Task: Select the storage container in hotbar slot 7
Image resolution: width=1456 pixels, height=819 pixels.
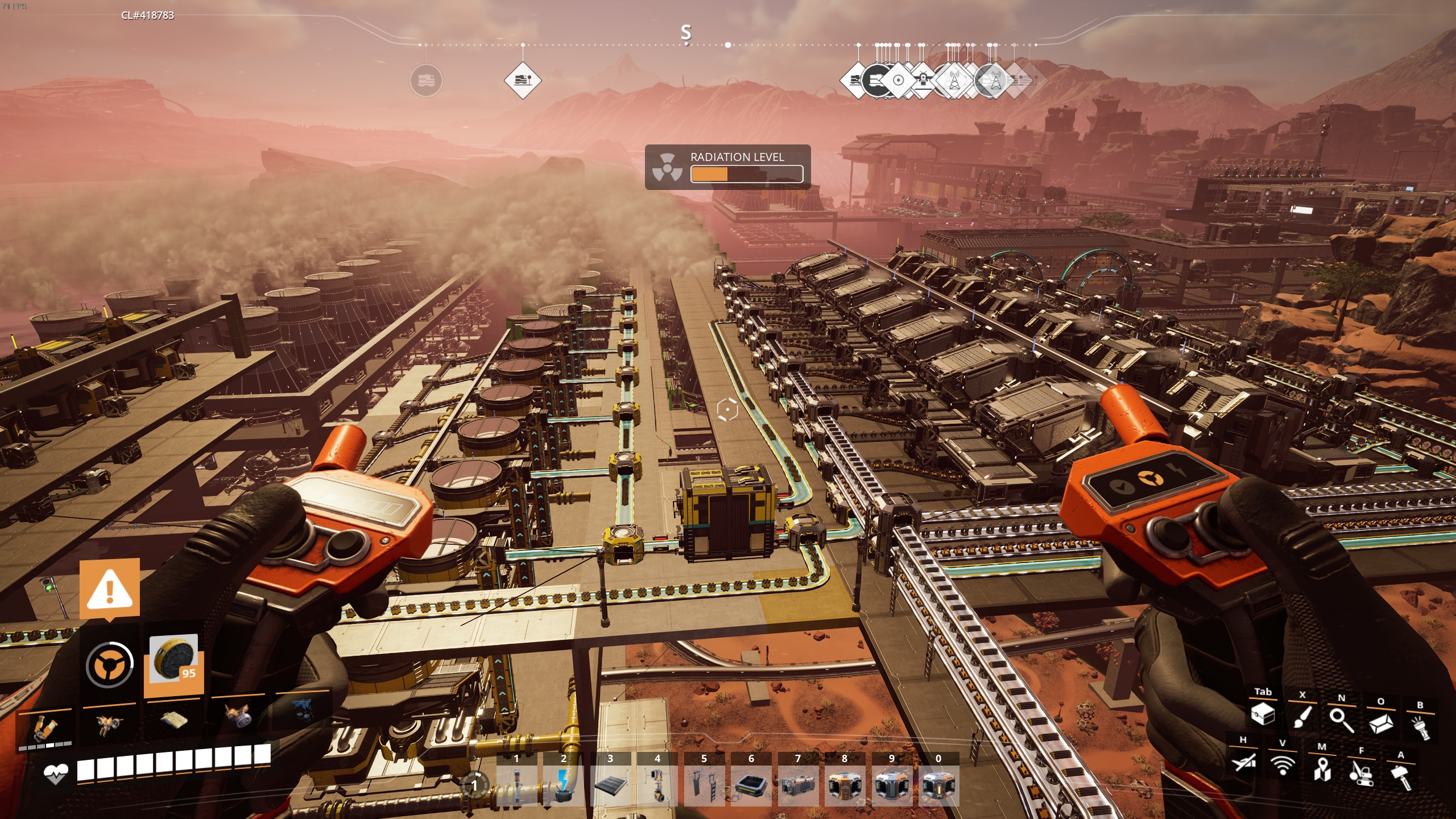Action: point(797,785)
